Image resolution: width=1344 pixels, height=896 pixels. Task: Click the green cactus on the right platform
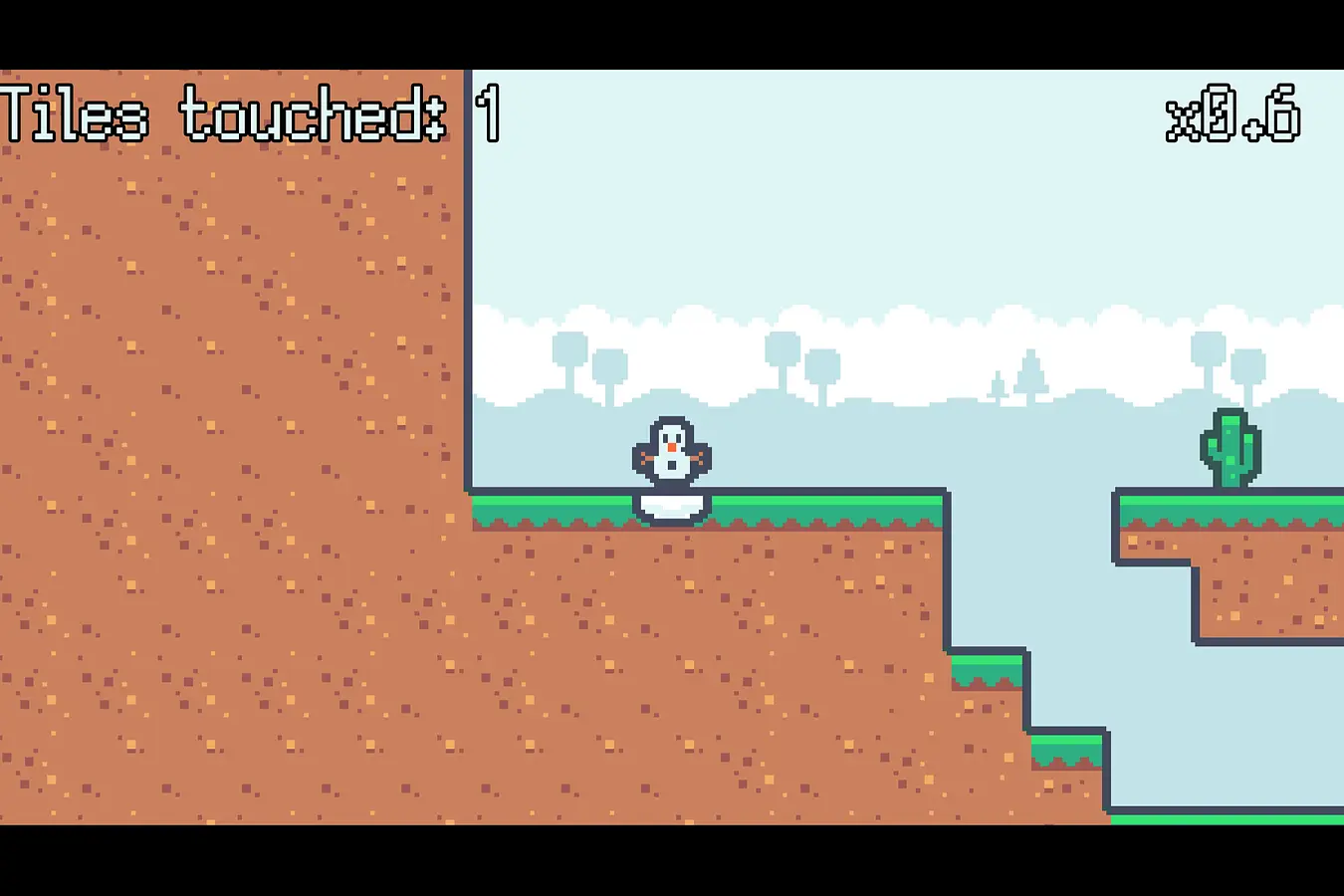(1230, 448)
